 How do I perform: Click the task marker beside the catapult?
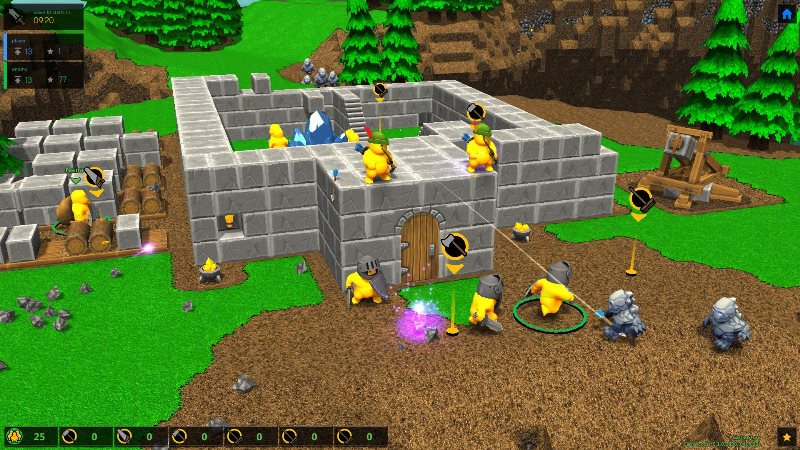click(x=640, y=201)
